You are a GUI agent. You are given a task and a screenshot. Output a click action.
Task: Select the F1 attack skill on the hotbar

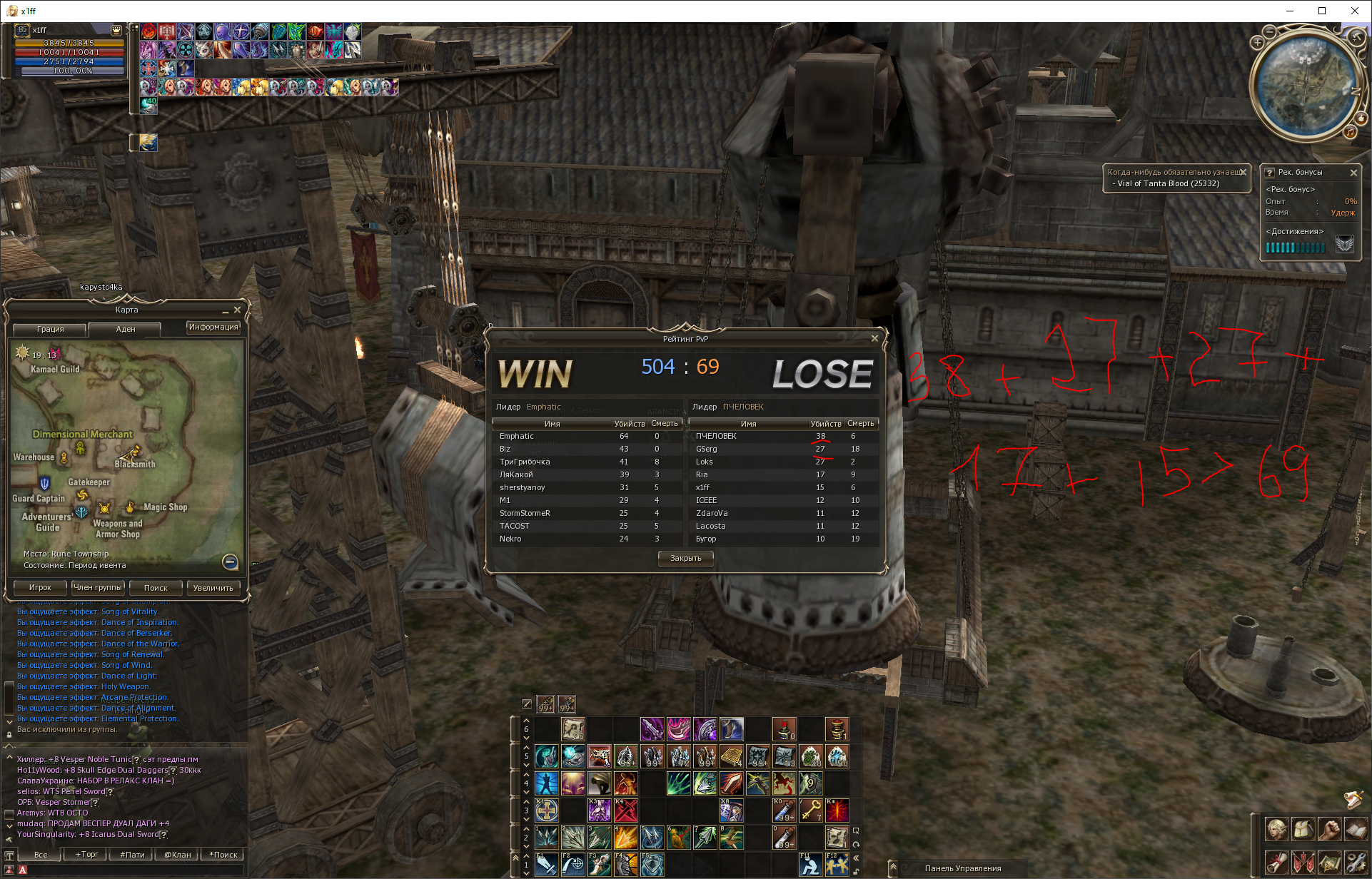pos(547,865)
